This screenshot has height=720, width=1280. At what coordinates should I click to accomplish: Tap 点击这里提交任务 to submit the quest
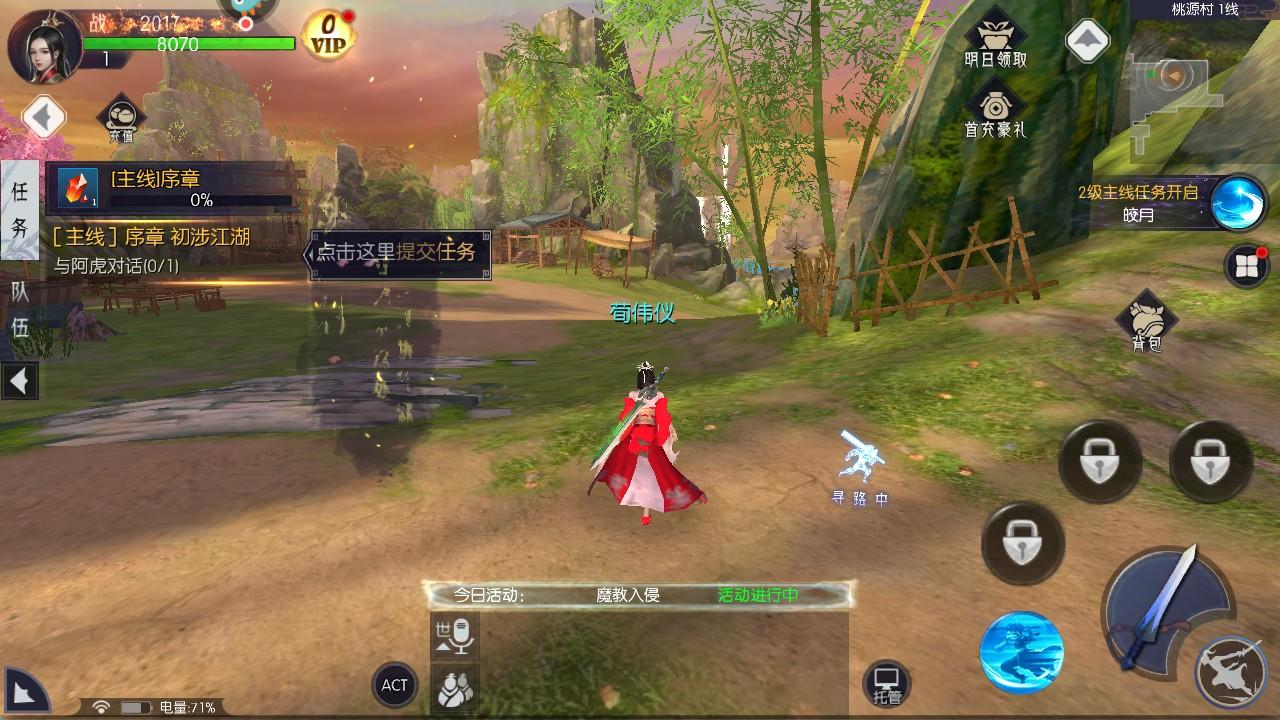click(x=398, y=255)
